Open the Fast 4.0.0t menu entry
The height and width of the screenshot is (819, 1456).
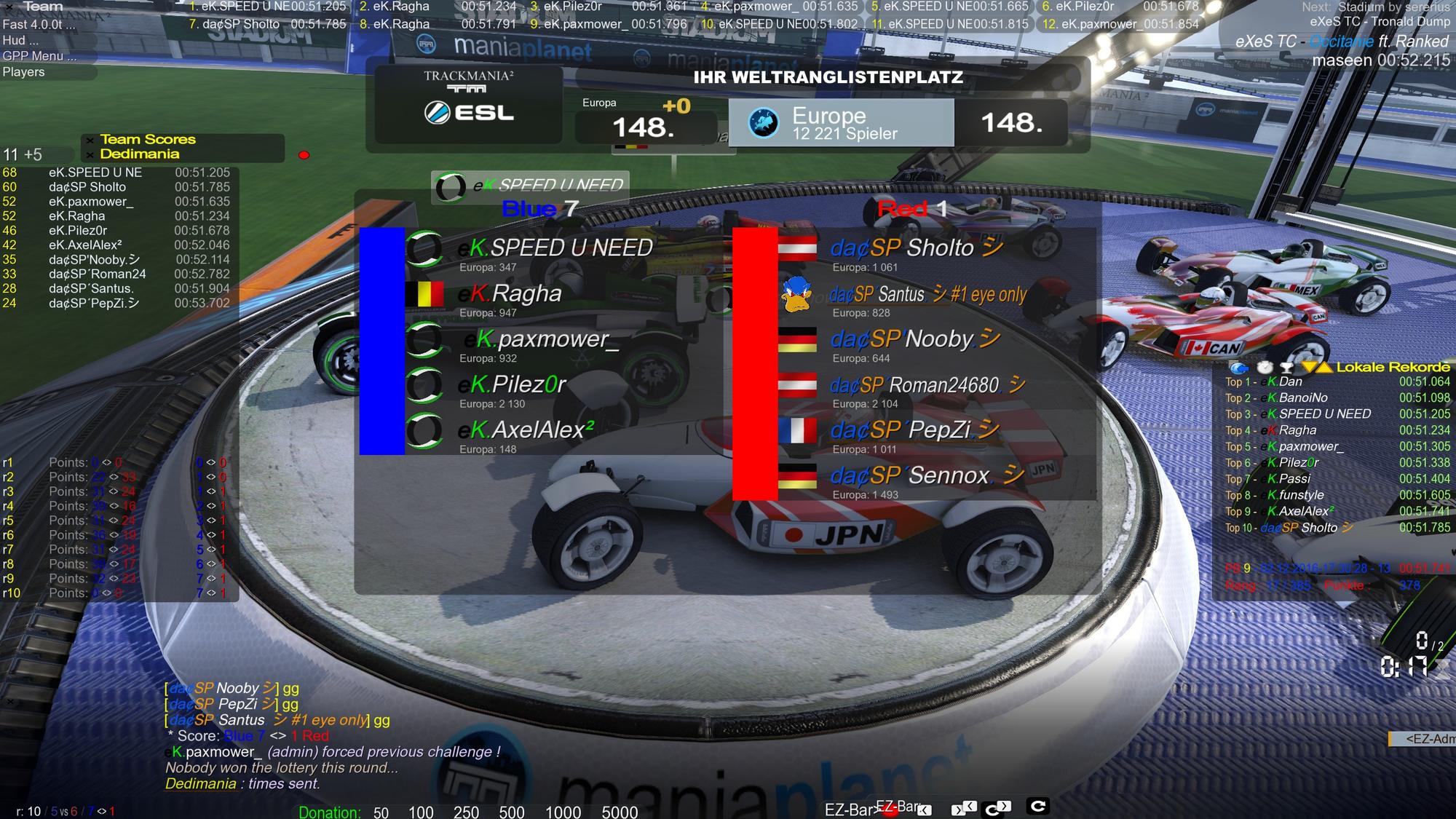click(39, 24)
